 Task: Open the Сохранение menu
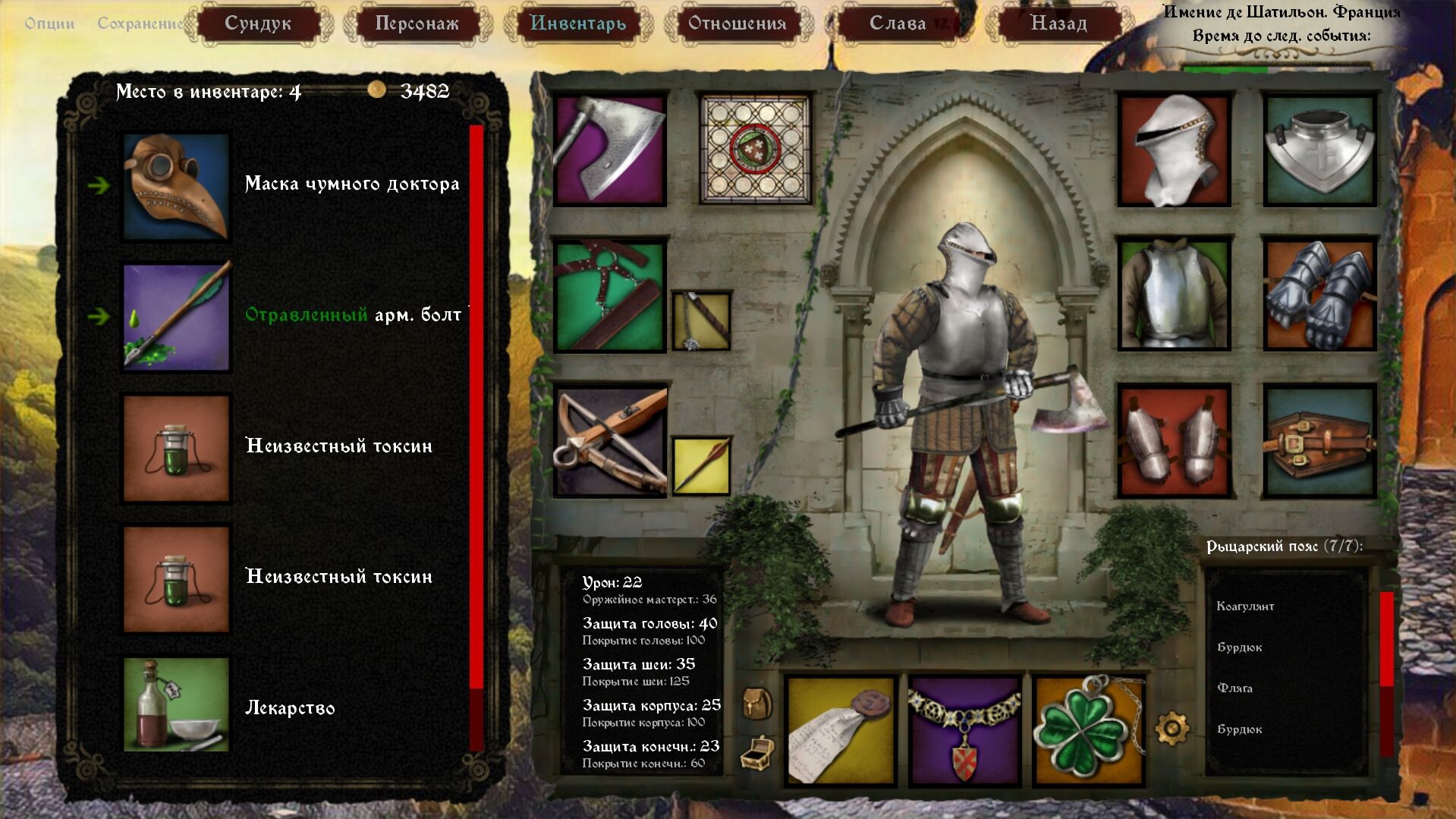(x=139, y=24)
